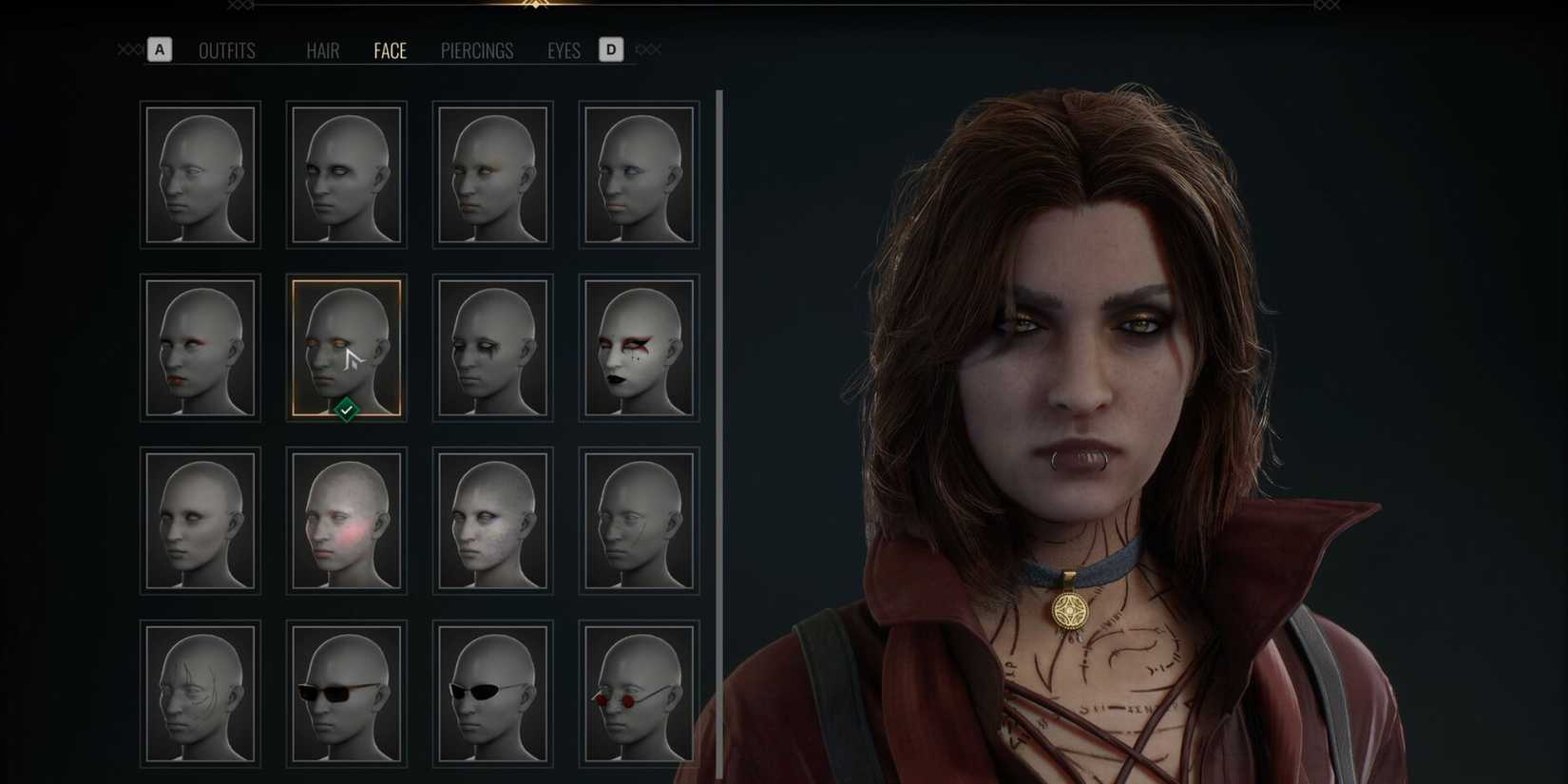Choose the face with dark hollow eye sockets
Image resolution: width=1568 pixels, height=784 pixels.
pyautogui.click(x=346, y=174)
